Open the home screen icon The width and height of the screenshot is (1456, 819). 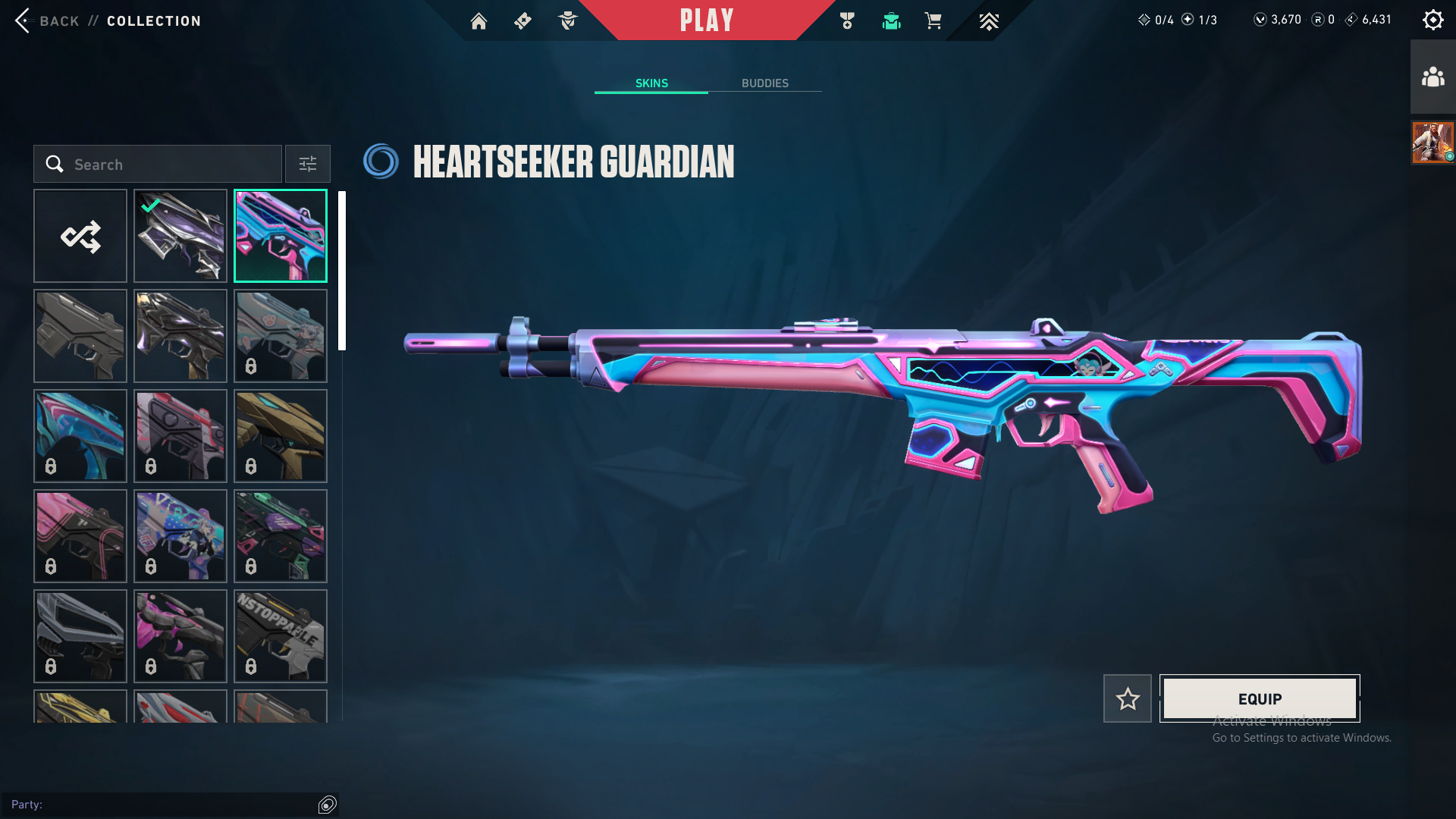(479, 21)
